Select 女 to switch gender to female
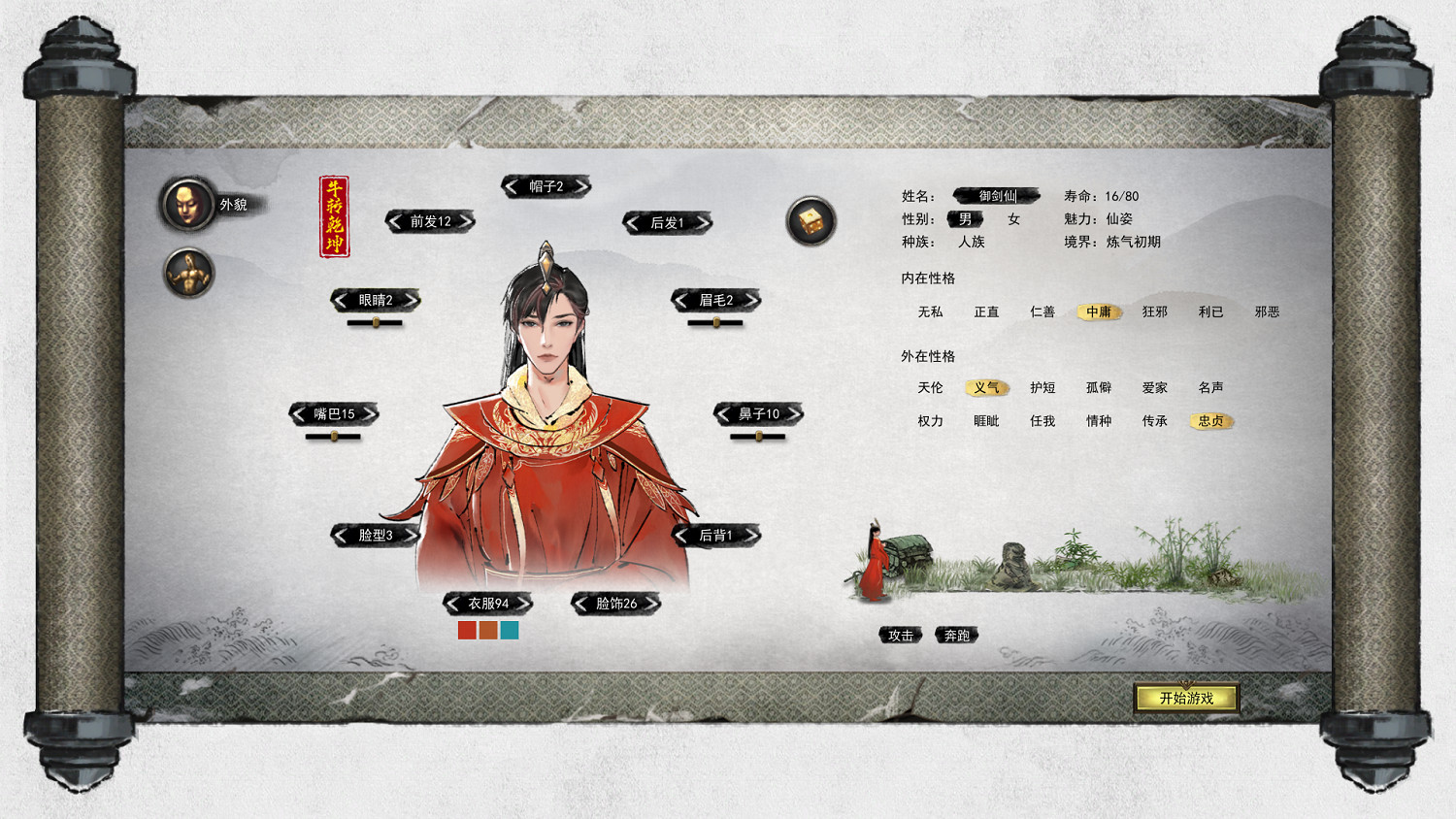Screen dimensions: 1456x819 tap(1013, 219)
